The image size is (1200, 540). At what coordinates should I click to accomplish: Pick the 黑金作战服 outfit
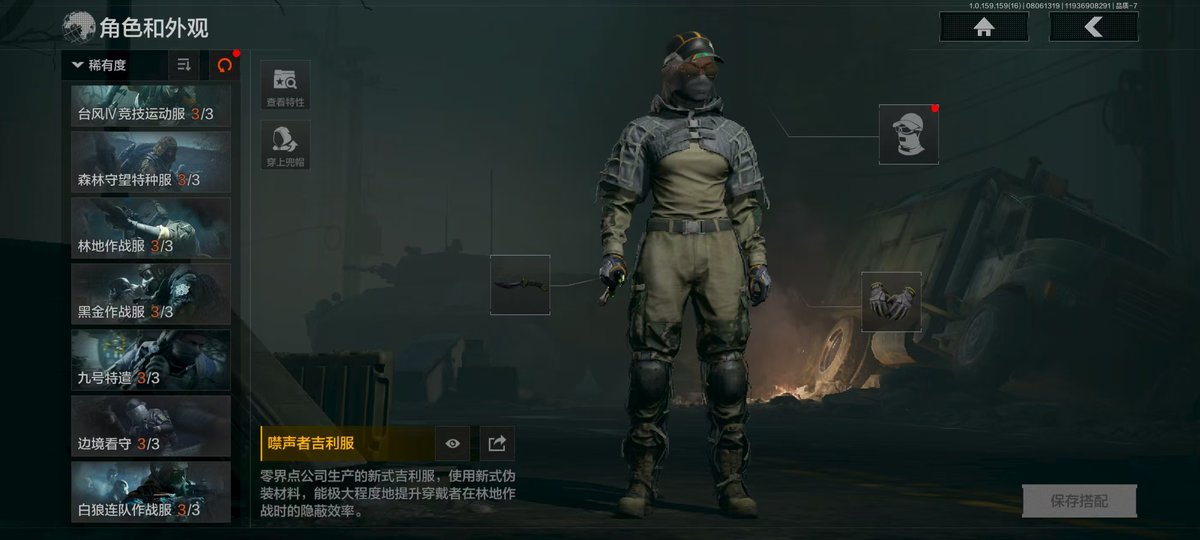coord(151,294)
